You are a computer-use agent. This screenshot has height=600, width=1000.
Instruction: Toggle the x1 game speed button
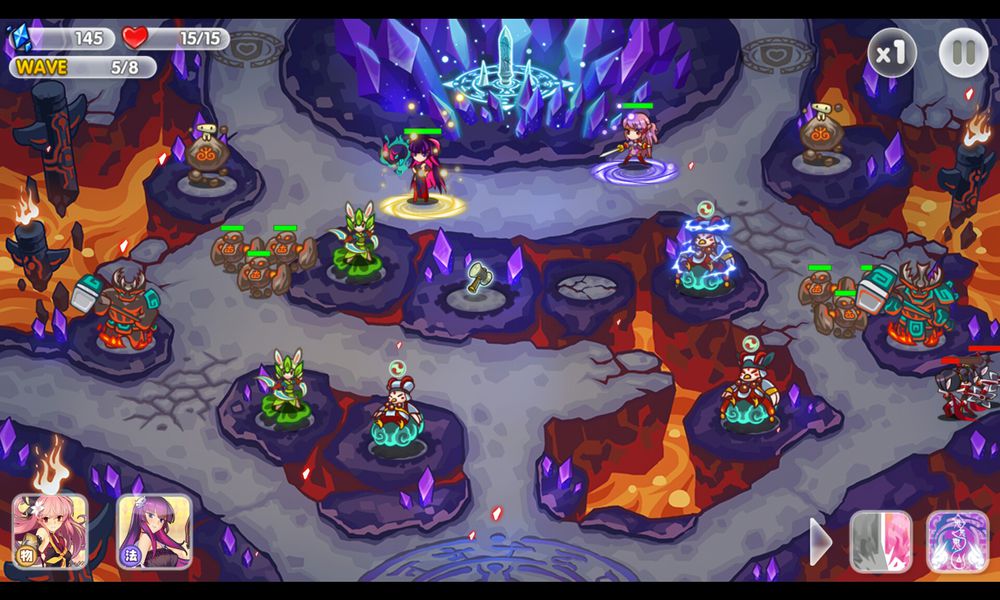click(x=891, y=53)
